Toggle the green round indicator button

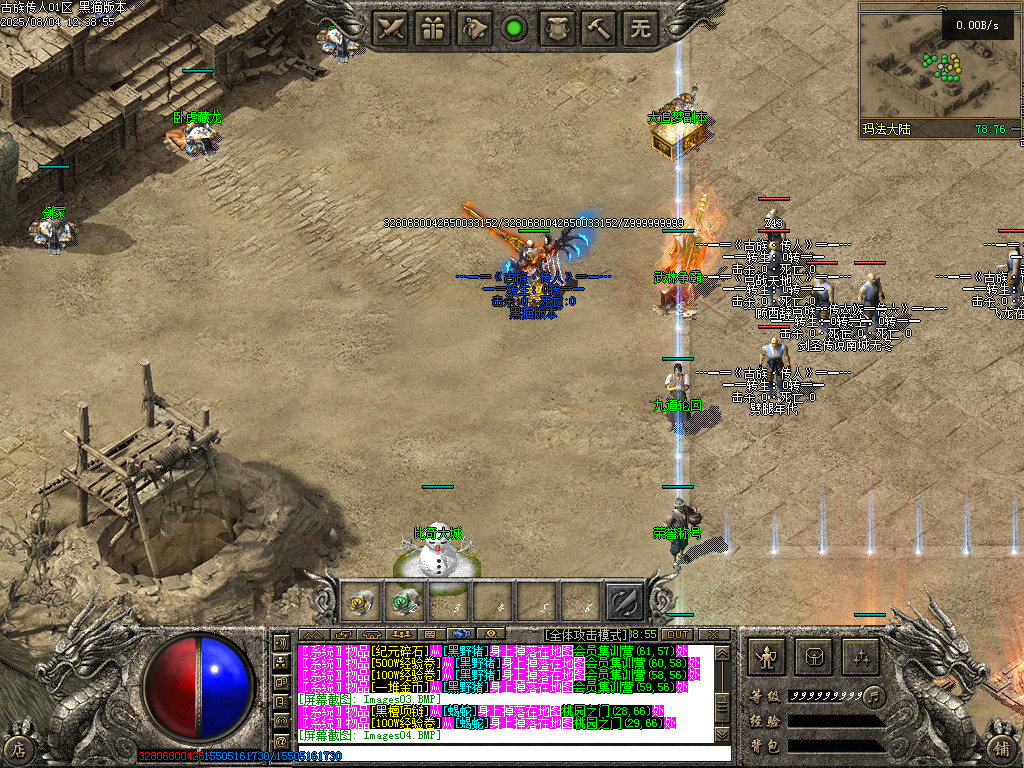coord(515,28)
